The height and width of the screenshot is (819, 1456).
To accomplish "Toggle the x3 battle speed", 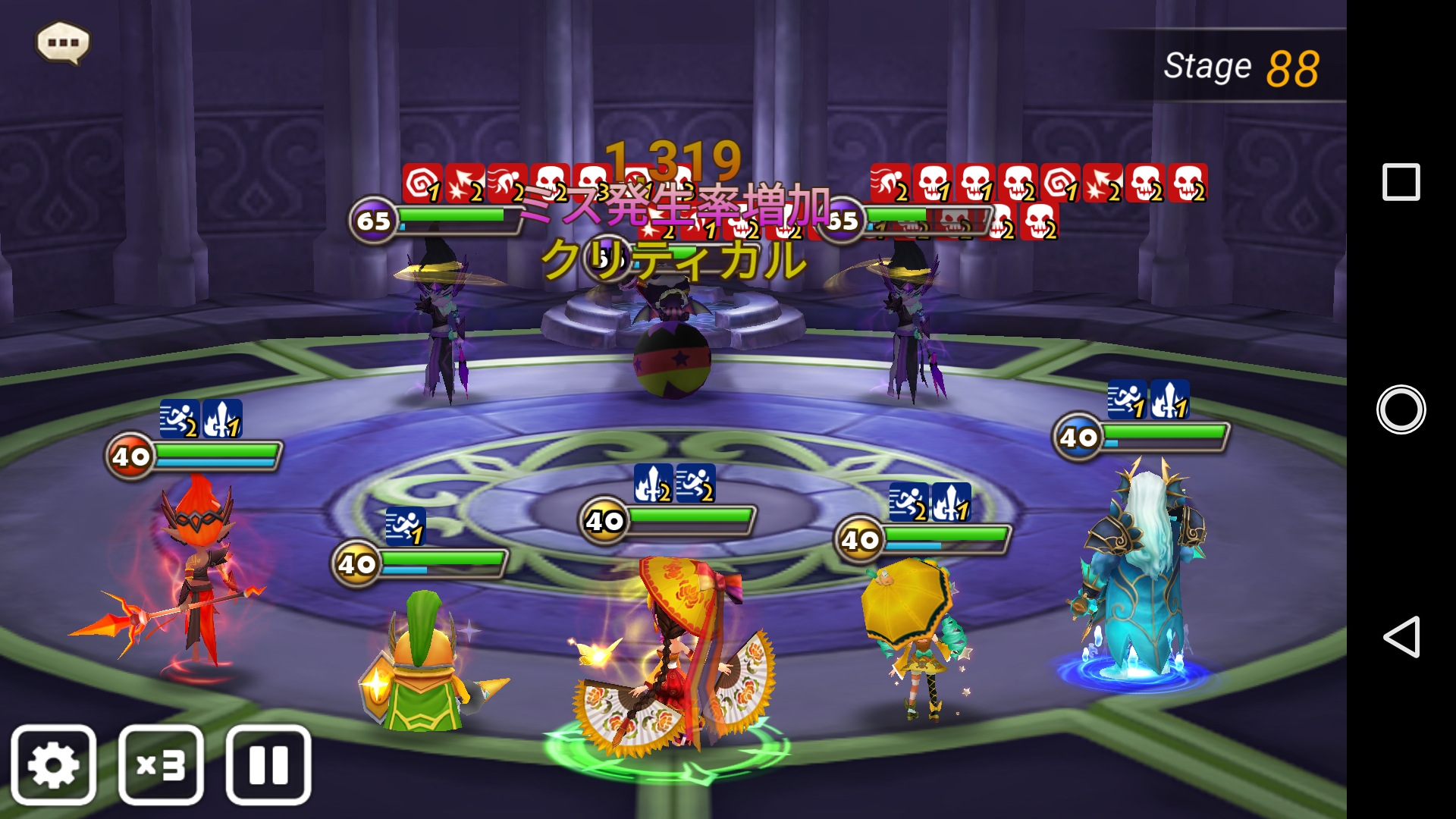I will (161, 764).
